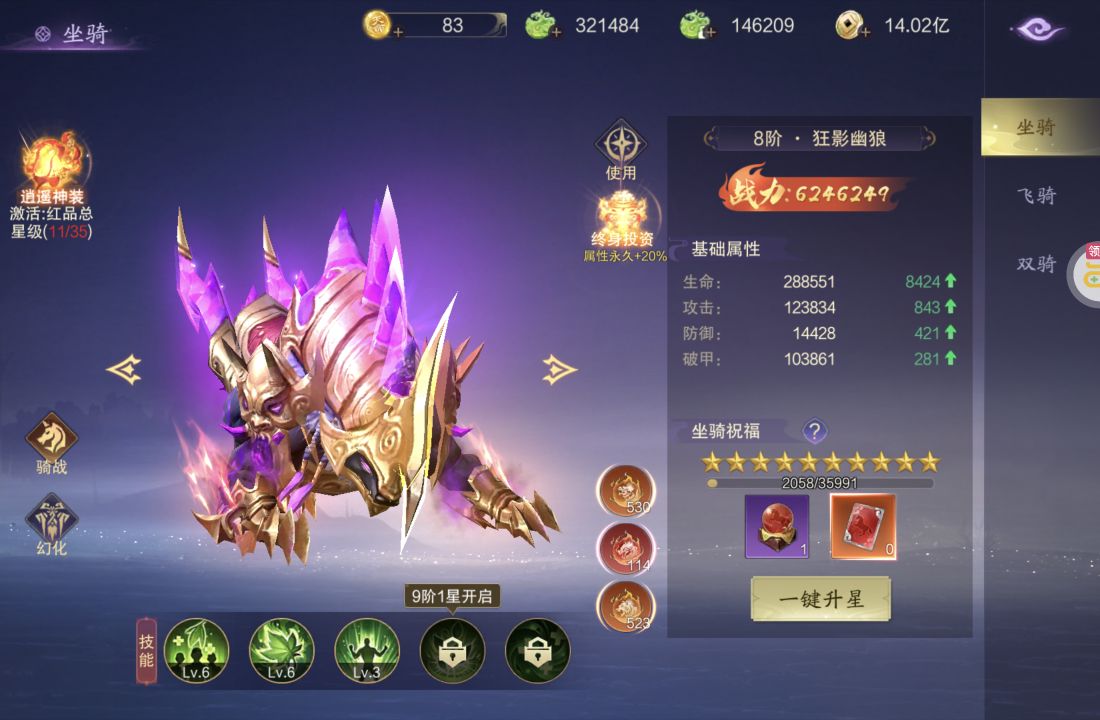Open the 终身投资 offer
The width and height of the screenshot is (1100, 720).
621,218
